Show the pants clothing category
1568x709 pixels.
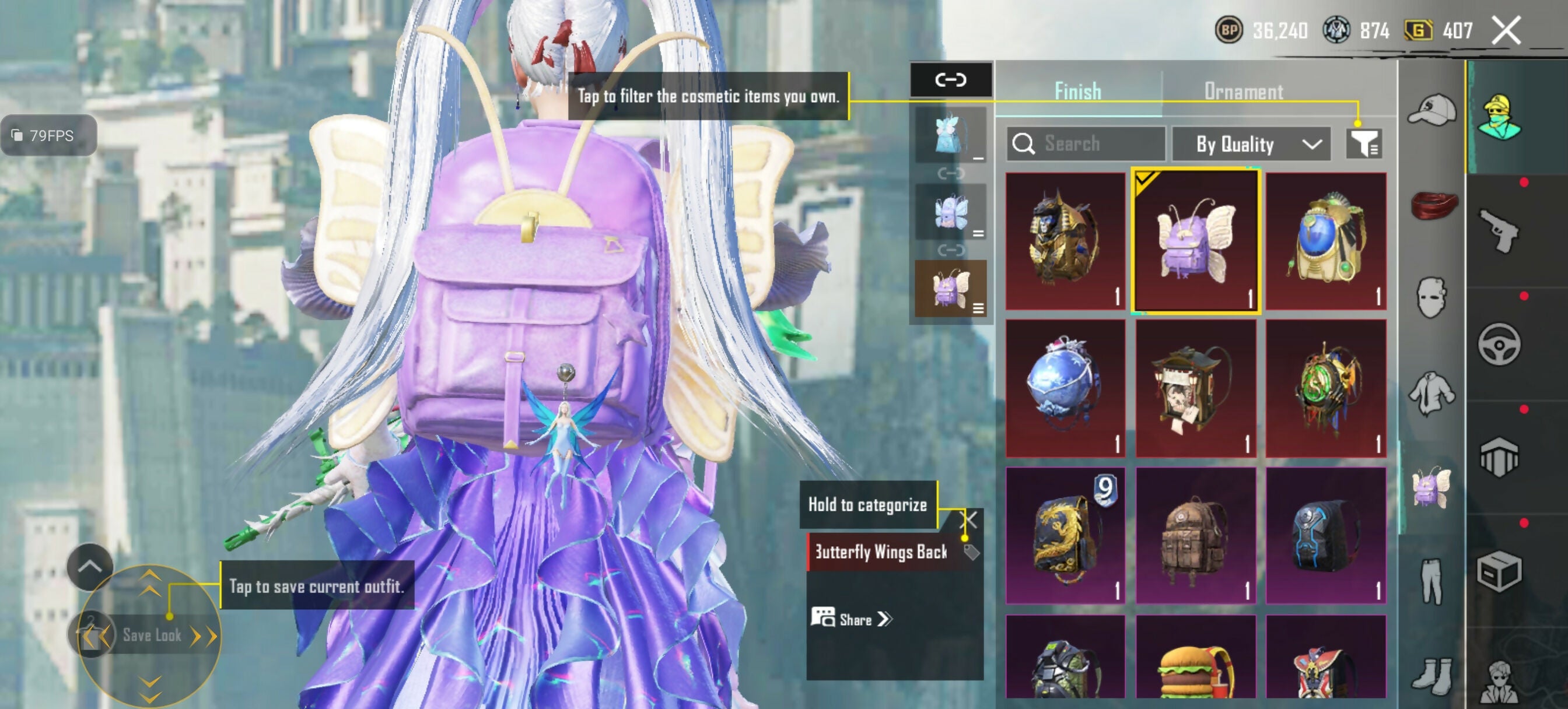(1431, 582)
